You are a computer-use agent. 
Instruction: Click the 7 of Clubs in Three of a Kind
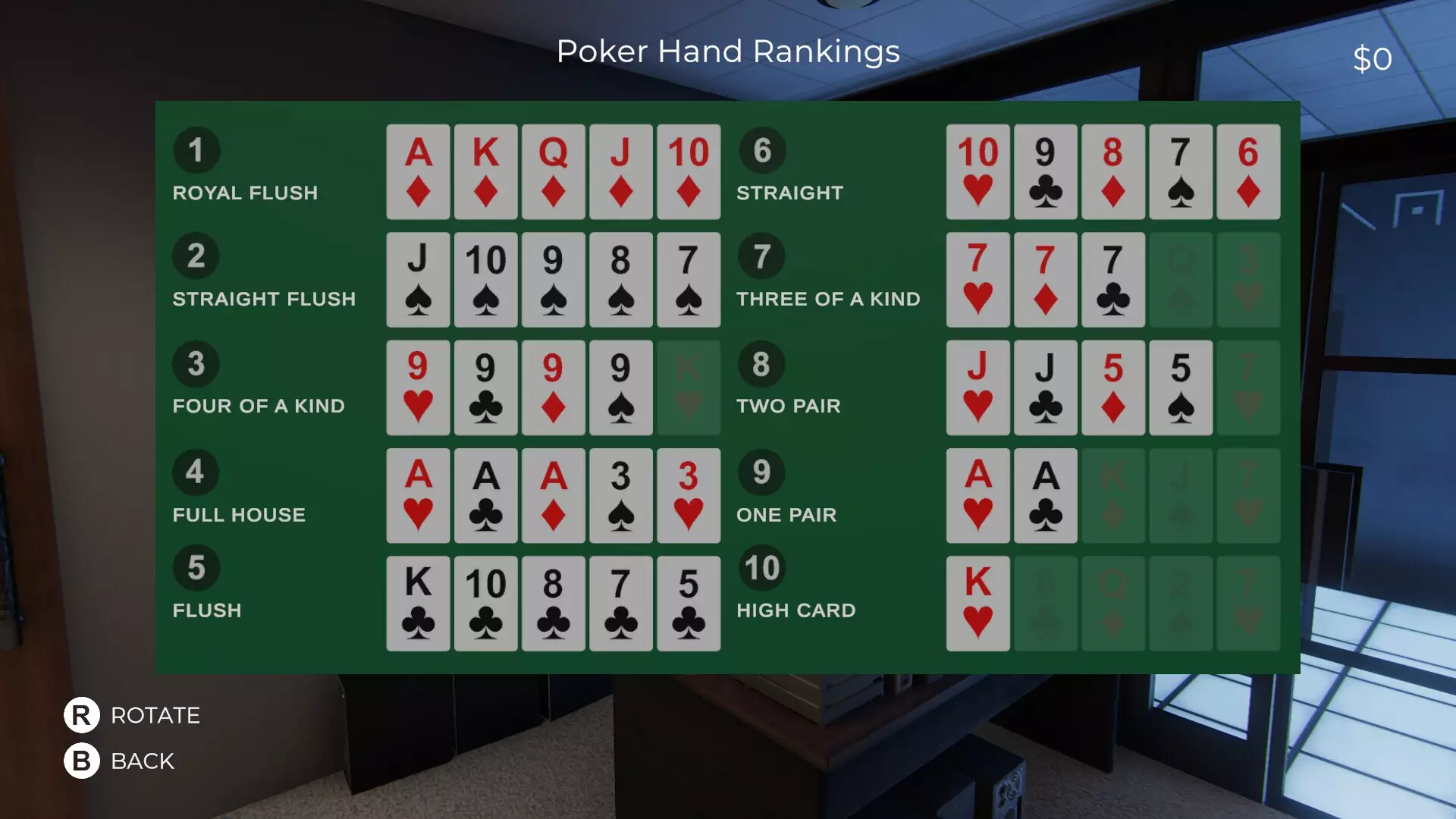(x=1112, y=279)
